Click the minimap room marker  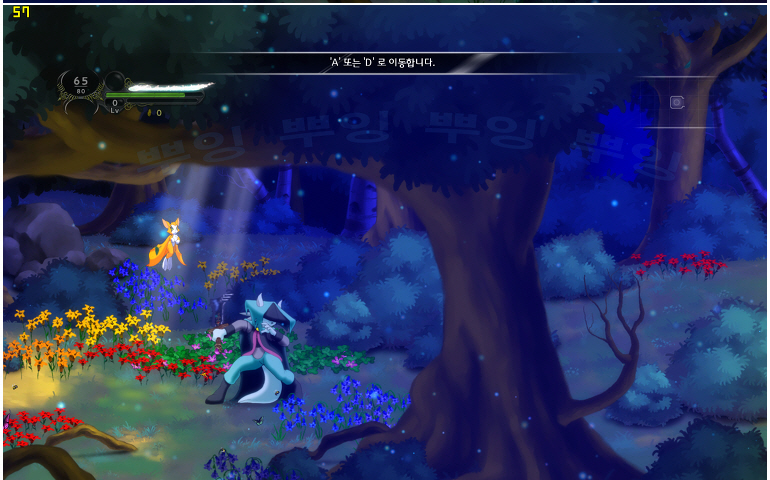(x=677, y=102)
